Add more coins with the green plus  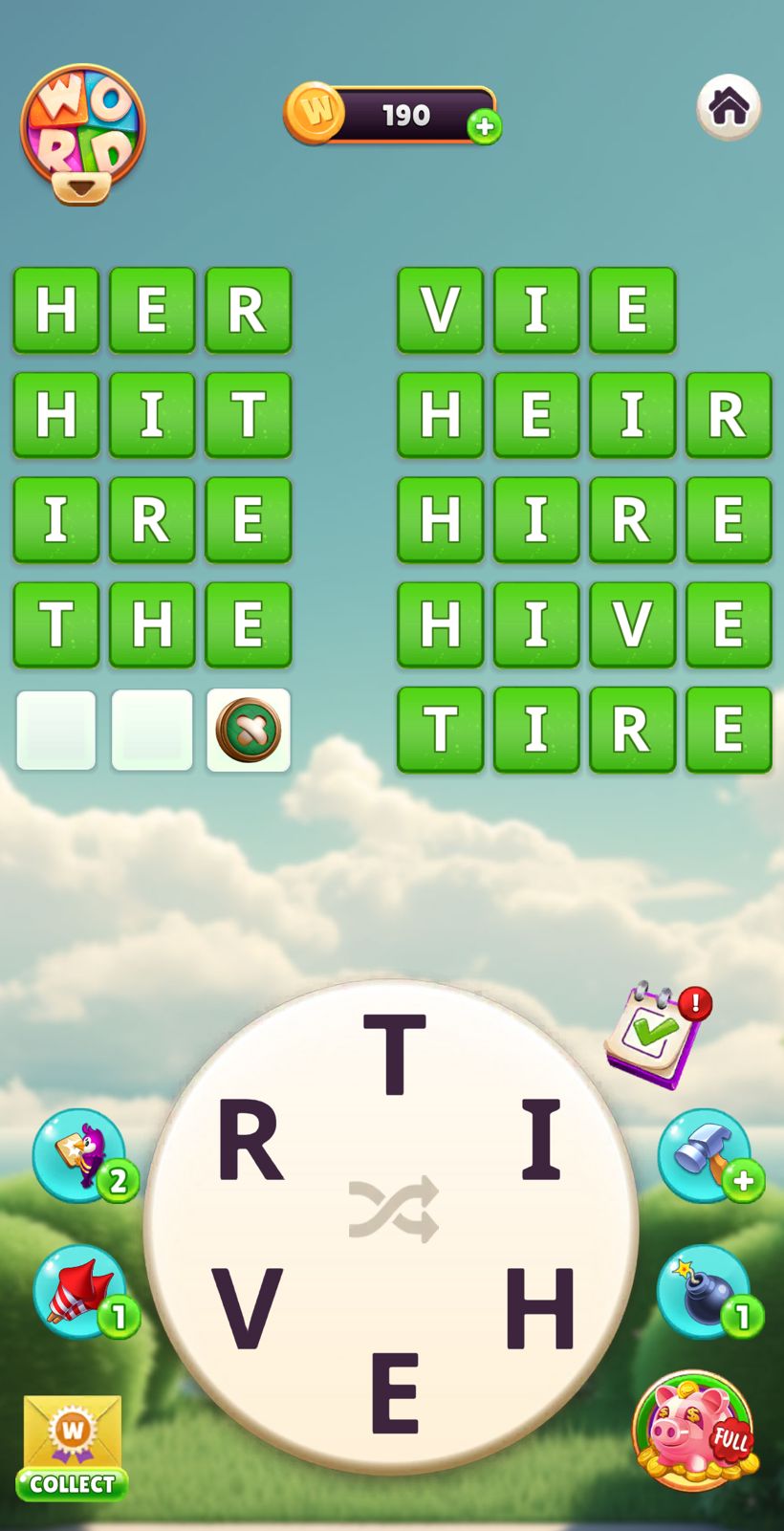(x=485, y=126)
